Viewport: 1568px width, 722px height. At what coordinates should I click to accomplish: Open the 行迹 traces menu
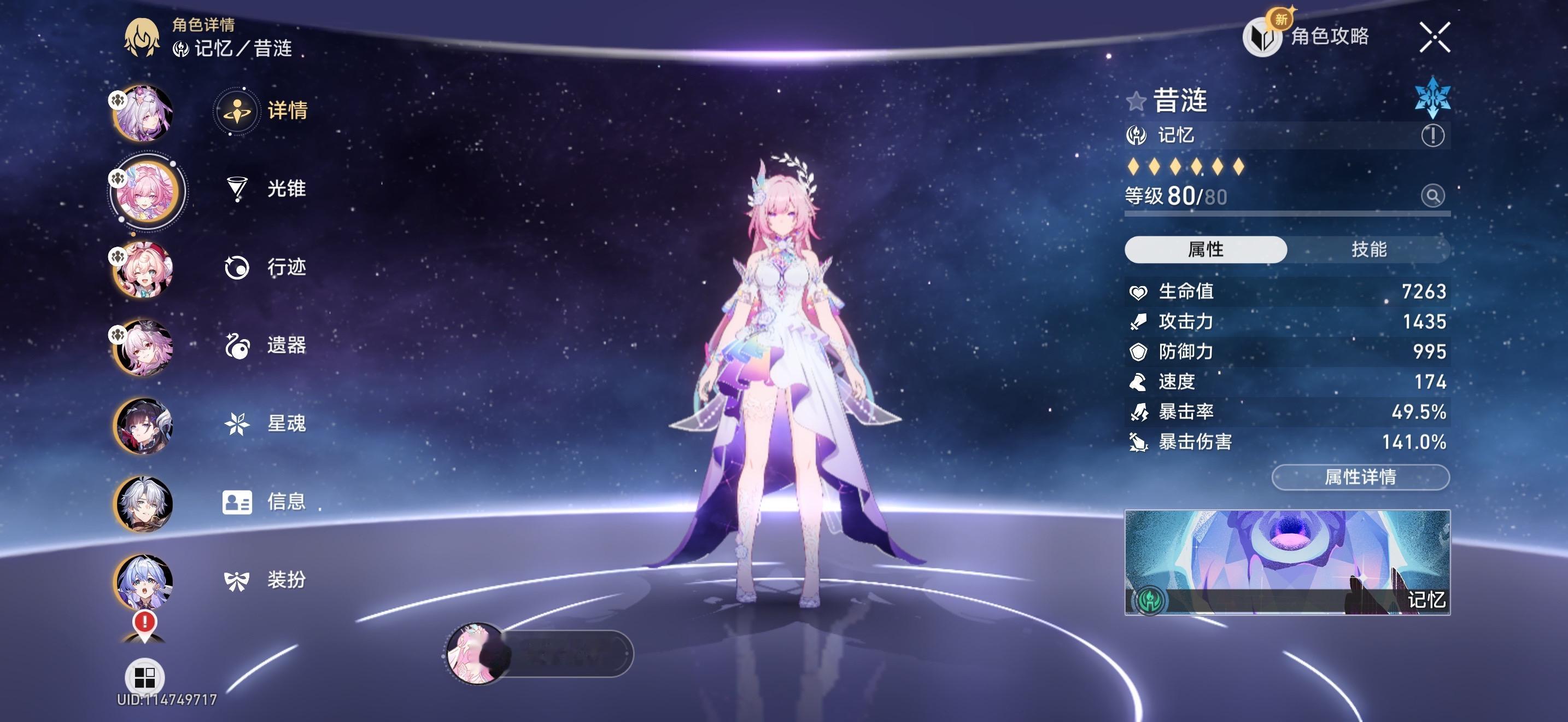[x=265, y=267]
